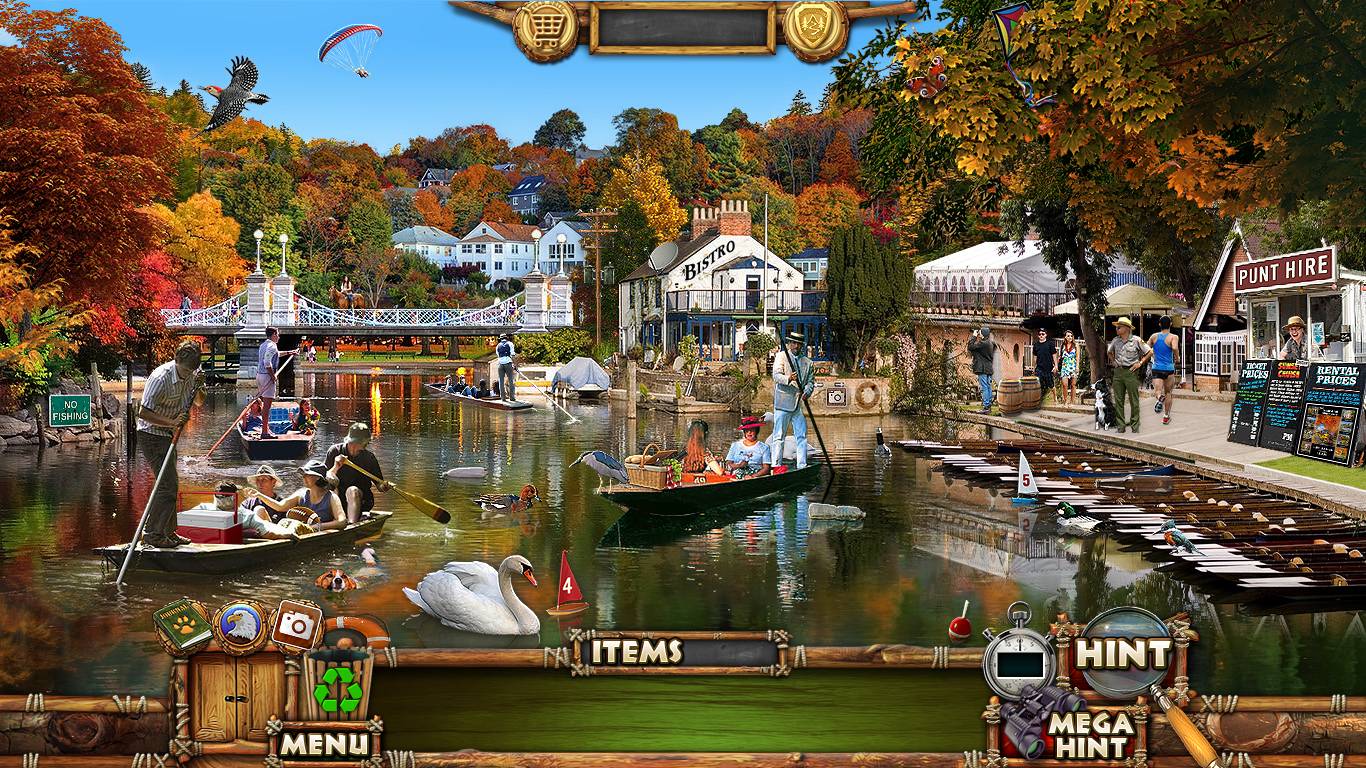Screen dimensions: 1366x768
Task: Open the Menu
Action: (323, 743)
